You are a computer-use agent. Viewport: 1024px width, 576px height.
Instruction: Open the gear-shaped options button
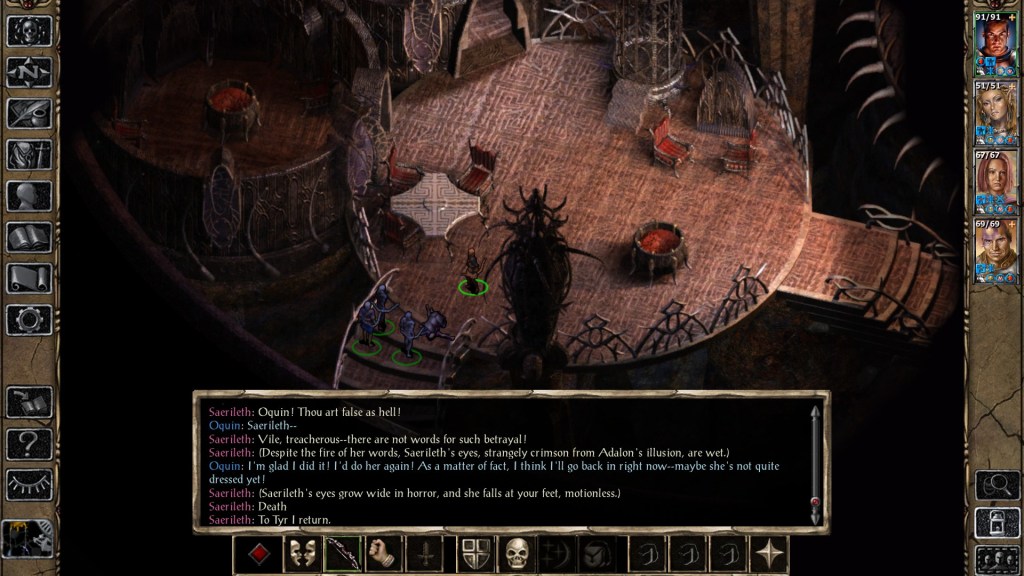pos(29,319)
